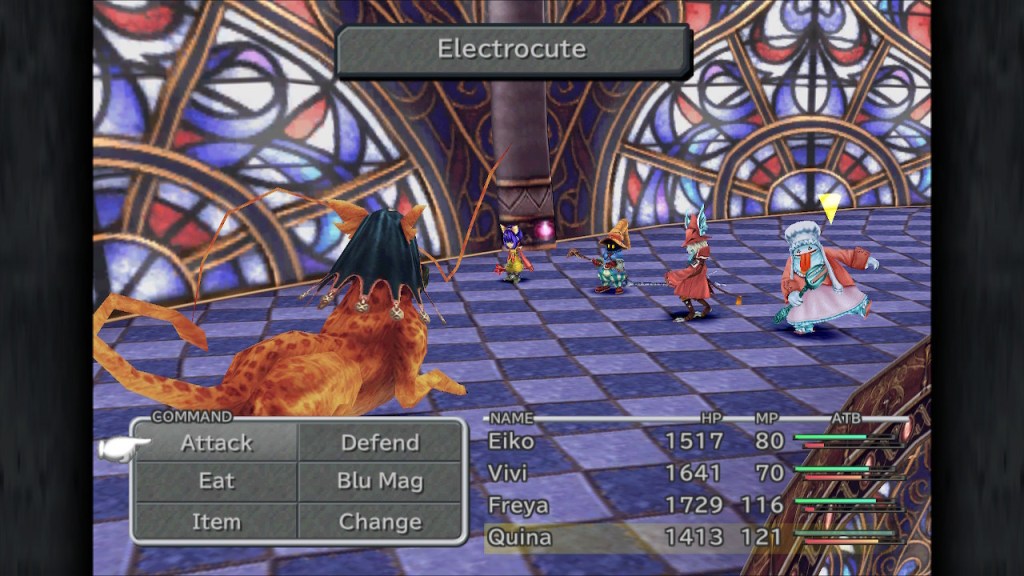The image size is (1024, 576).
Task: Select the Attack command
Action: [216, 442]
